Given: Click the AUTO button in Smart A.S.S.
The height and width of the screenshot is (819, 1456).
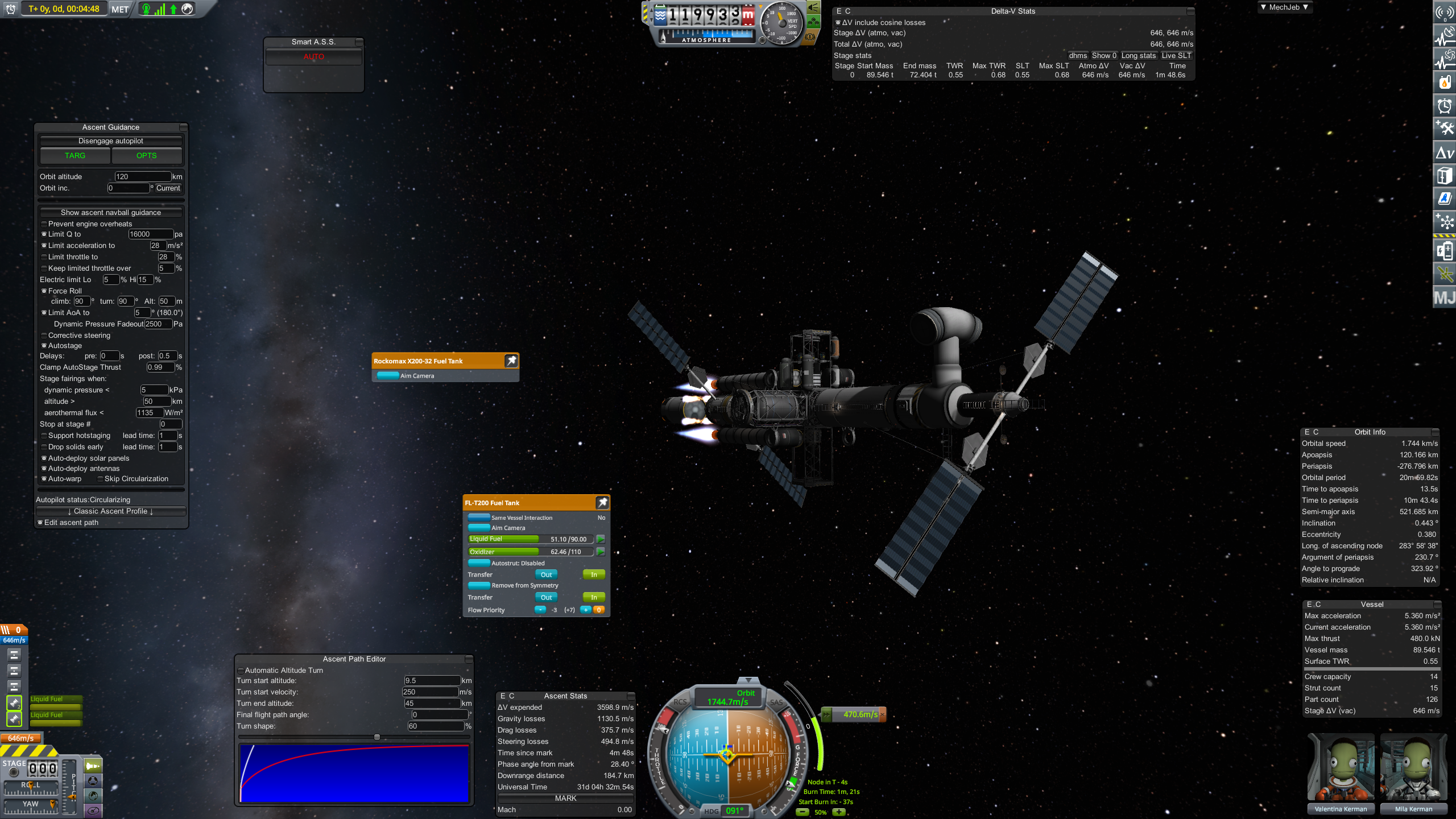Looking at the screenshot, I should point(314,57).
